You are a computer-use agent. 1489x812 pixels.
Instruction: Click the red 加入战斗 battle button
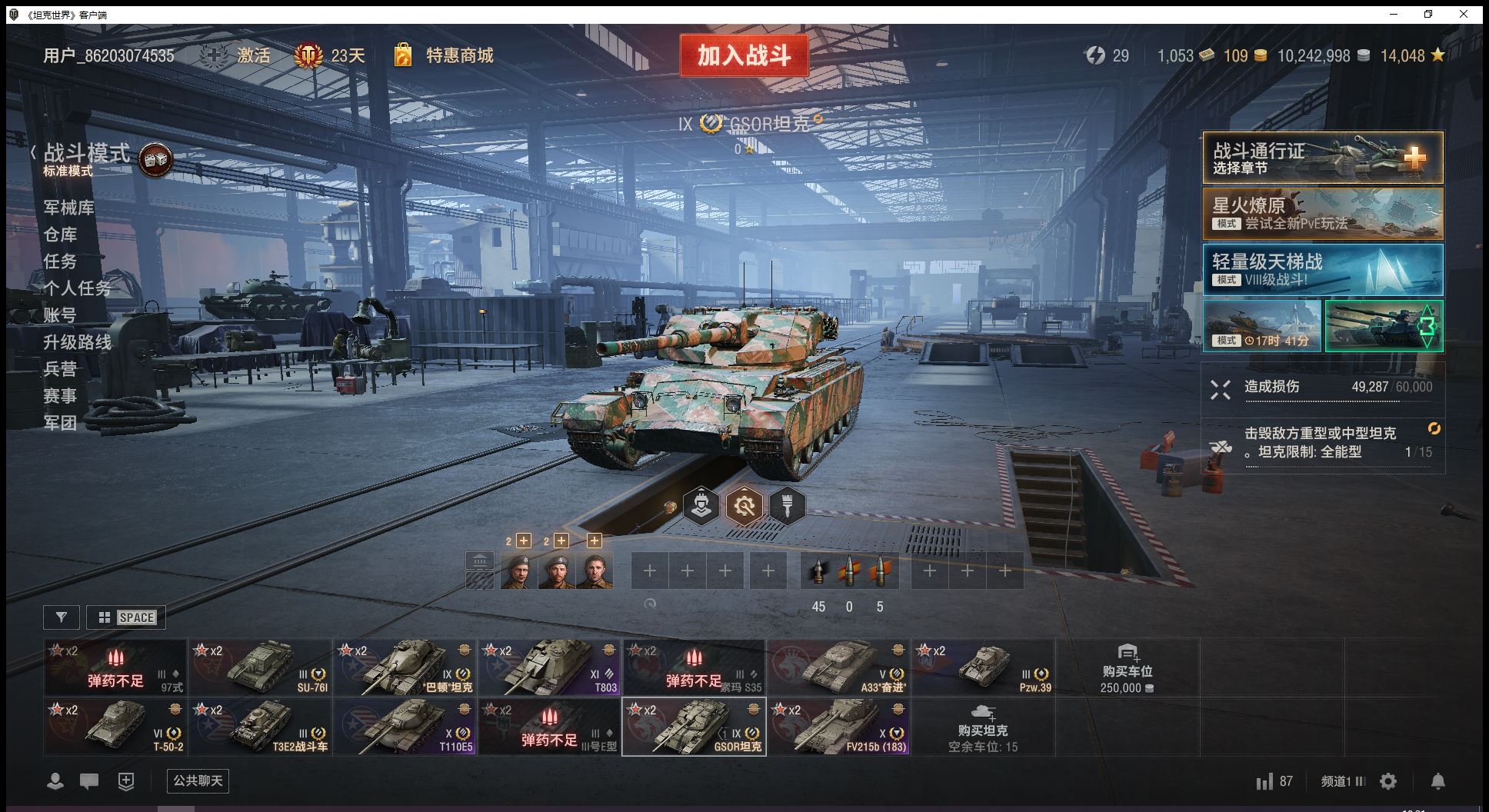pyautogui.click(x=744, y=55)
